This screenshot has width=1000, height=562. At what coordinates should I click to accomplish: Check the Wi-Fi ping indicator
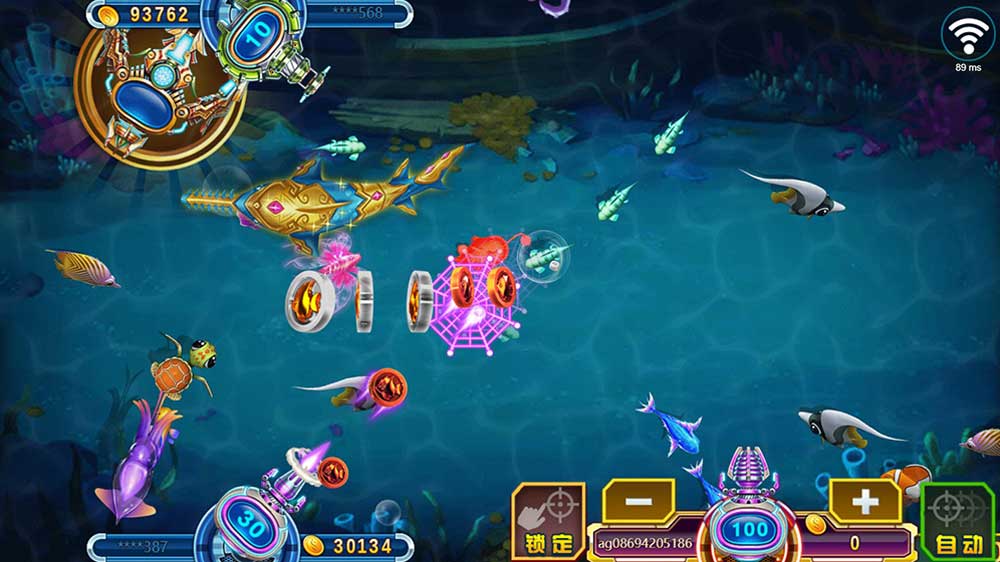tap(967, 37)
